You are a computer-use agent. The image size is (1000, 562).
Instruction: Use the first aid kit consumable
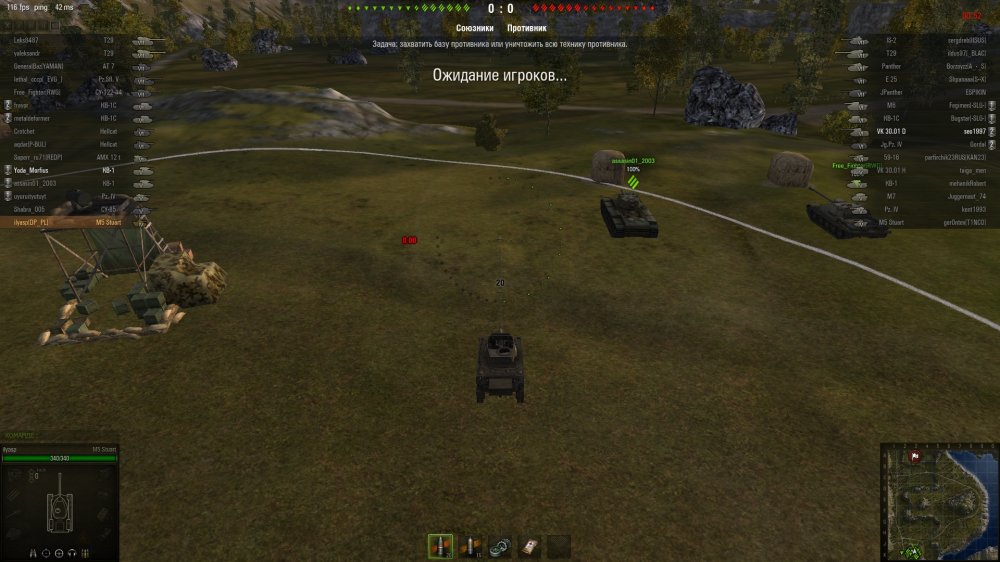pyautogui.click(x=529, y=546)
